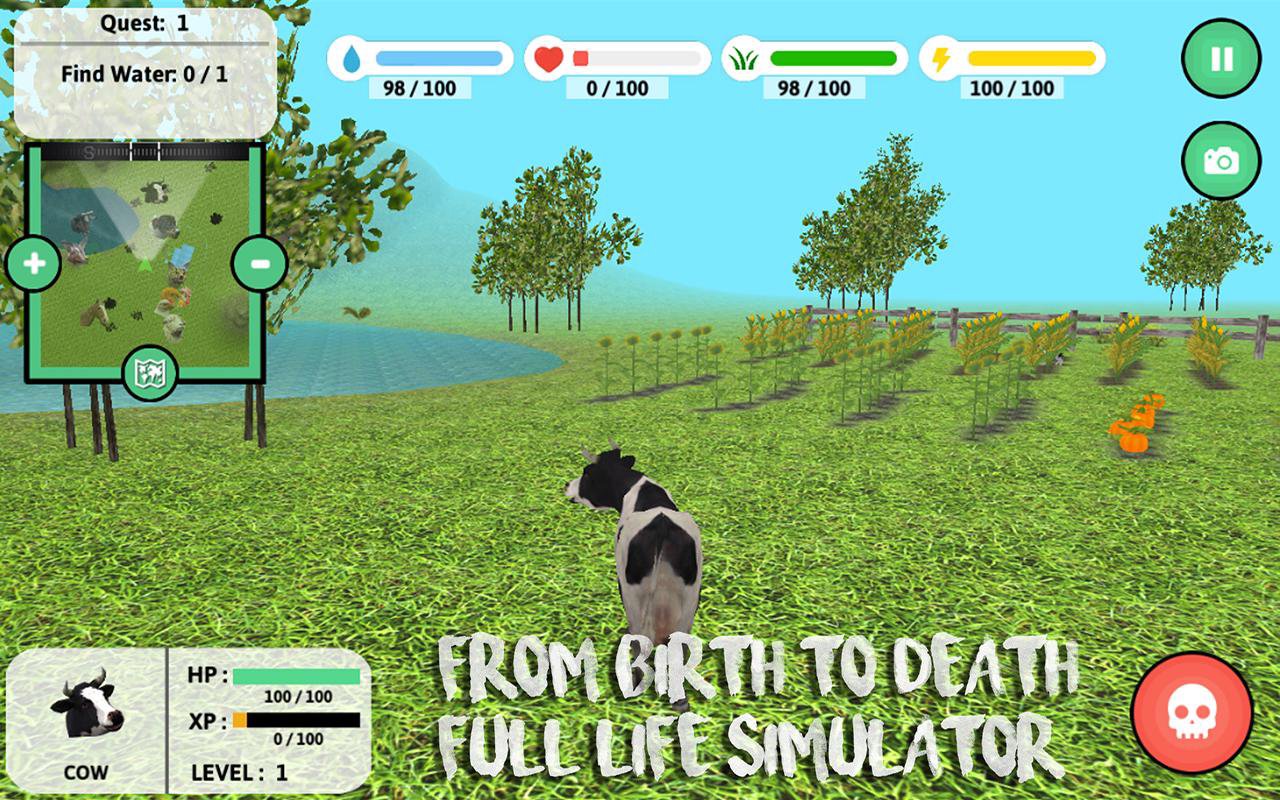This screenshot has width=1280, height=800.
Task: Click the grass hunger icon
Action: click(x=742, y=60)
